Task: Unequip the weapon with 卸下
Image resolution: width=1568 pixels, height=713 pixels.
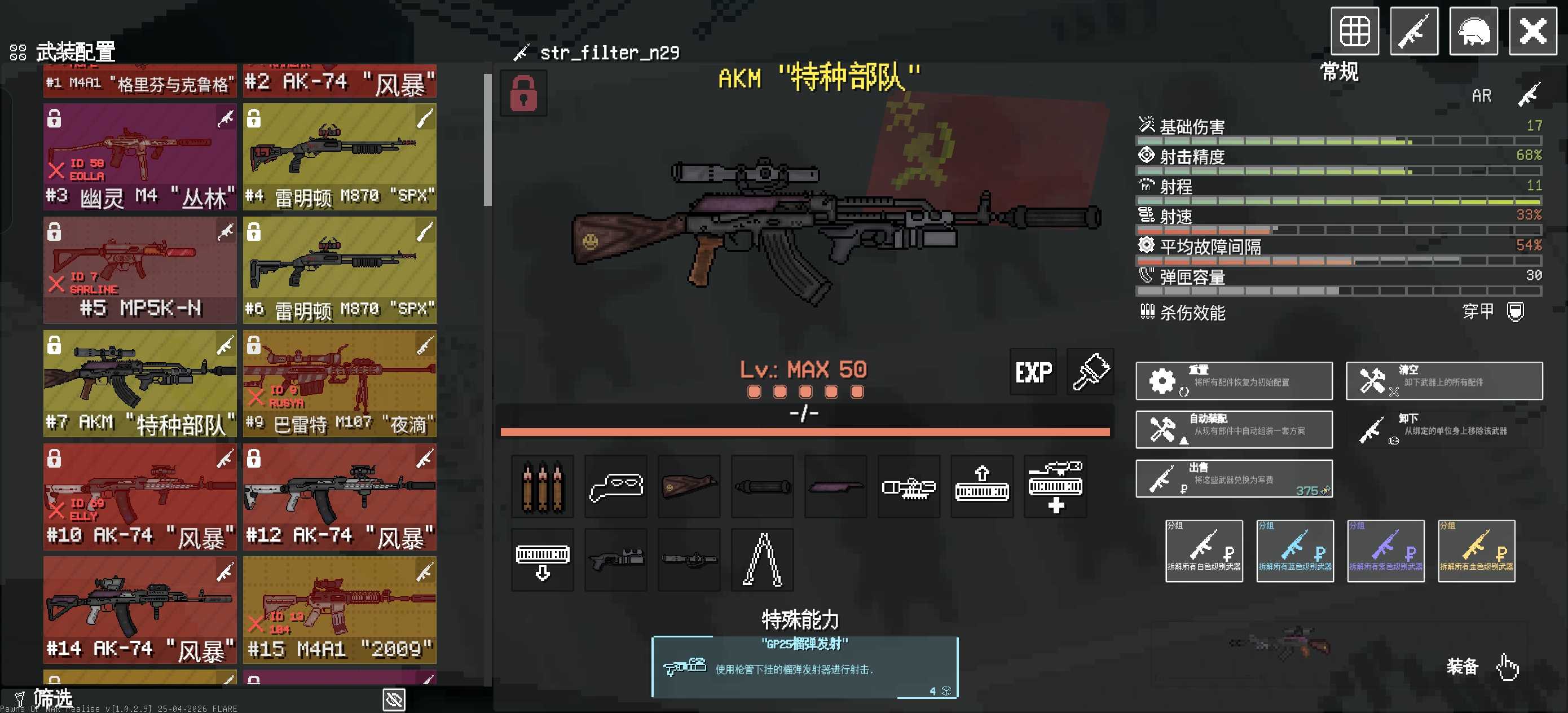Action: (1443, 430)
